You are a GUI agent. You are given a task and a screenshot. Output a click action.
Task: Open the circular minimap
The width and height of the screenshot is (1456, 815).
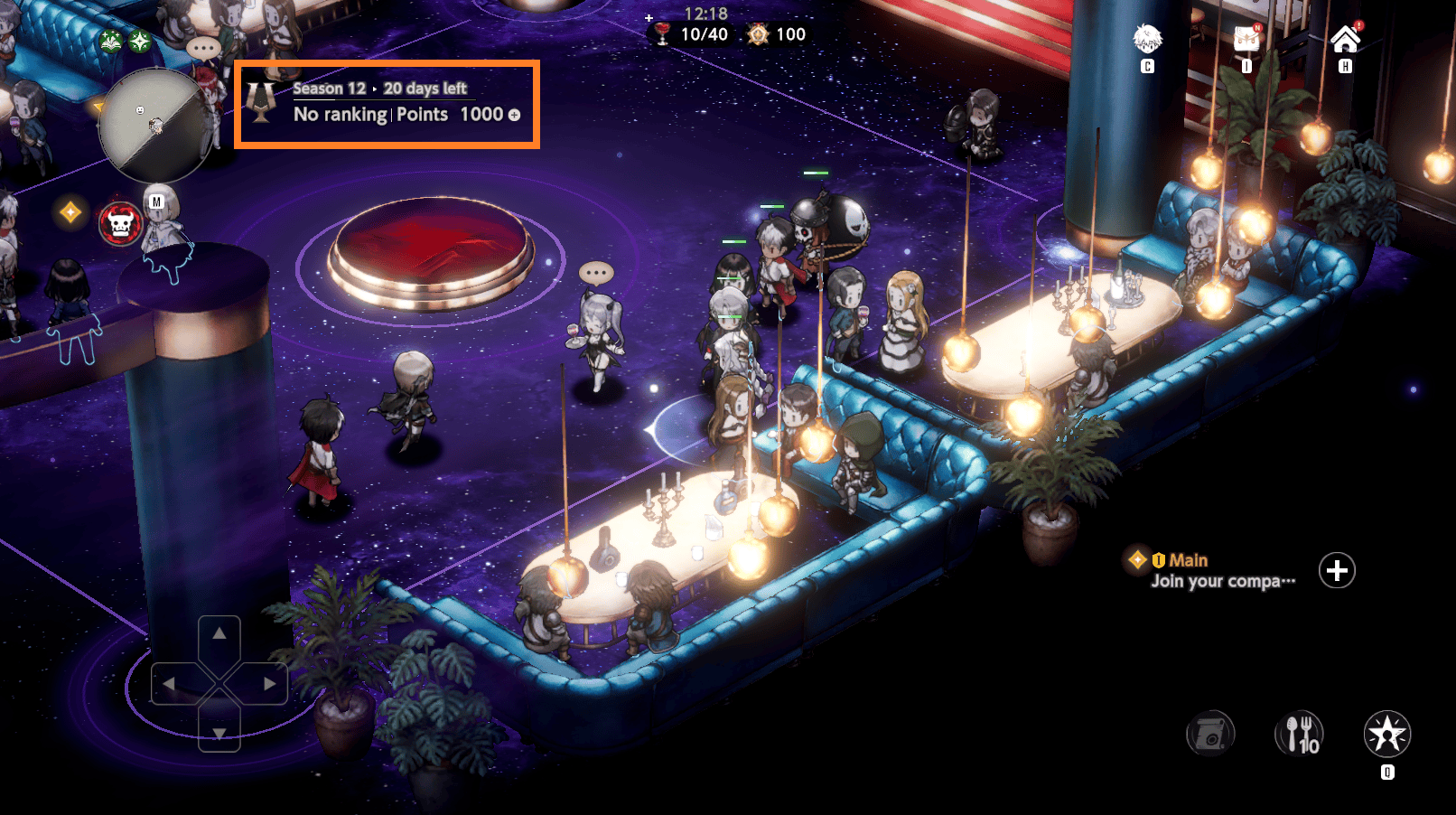[x=154, y=125]
